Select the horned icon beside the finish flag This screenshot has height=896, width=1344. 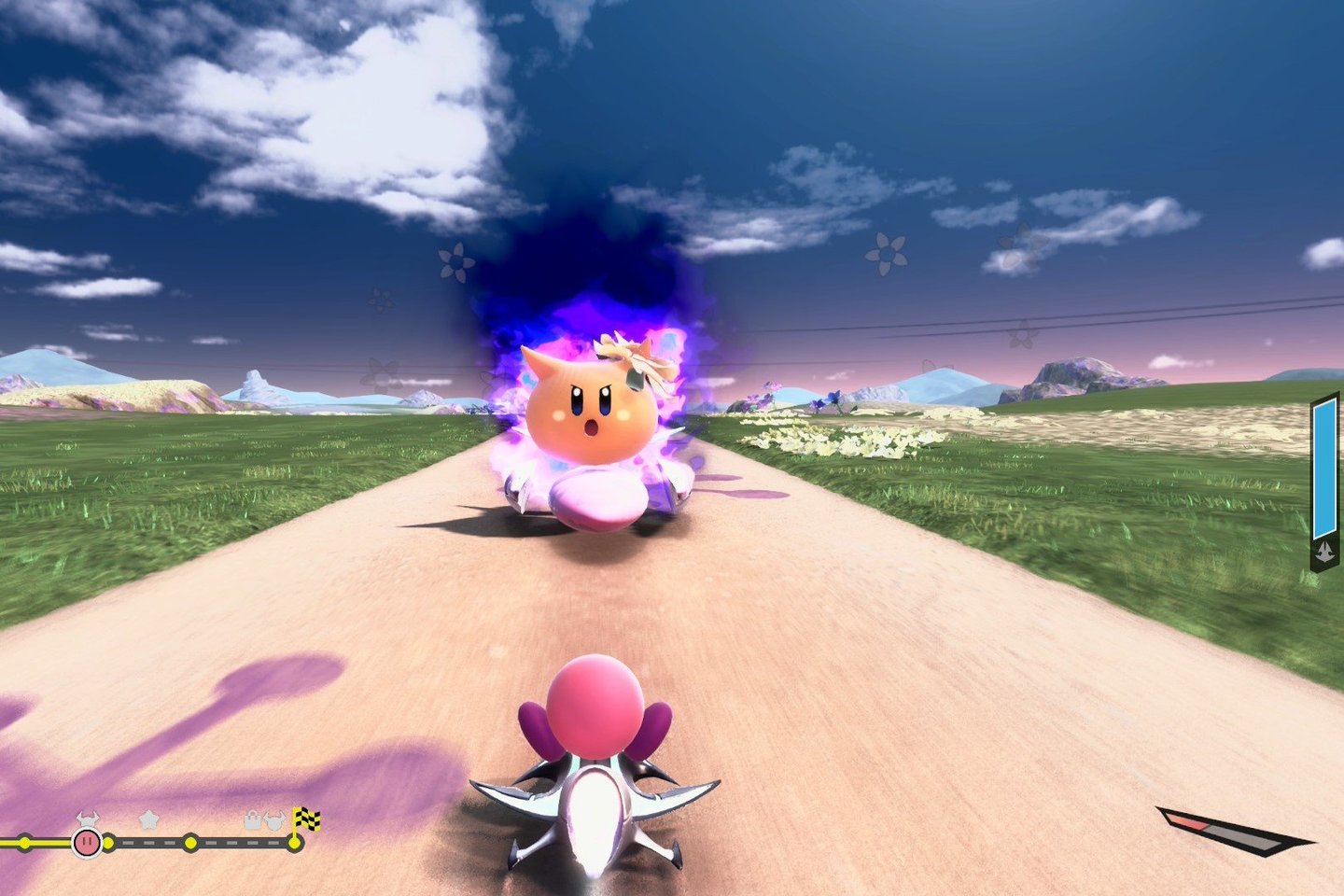coord(274,821)
